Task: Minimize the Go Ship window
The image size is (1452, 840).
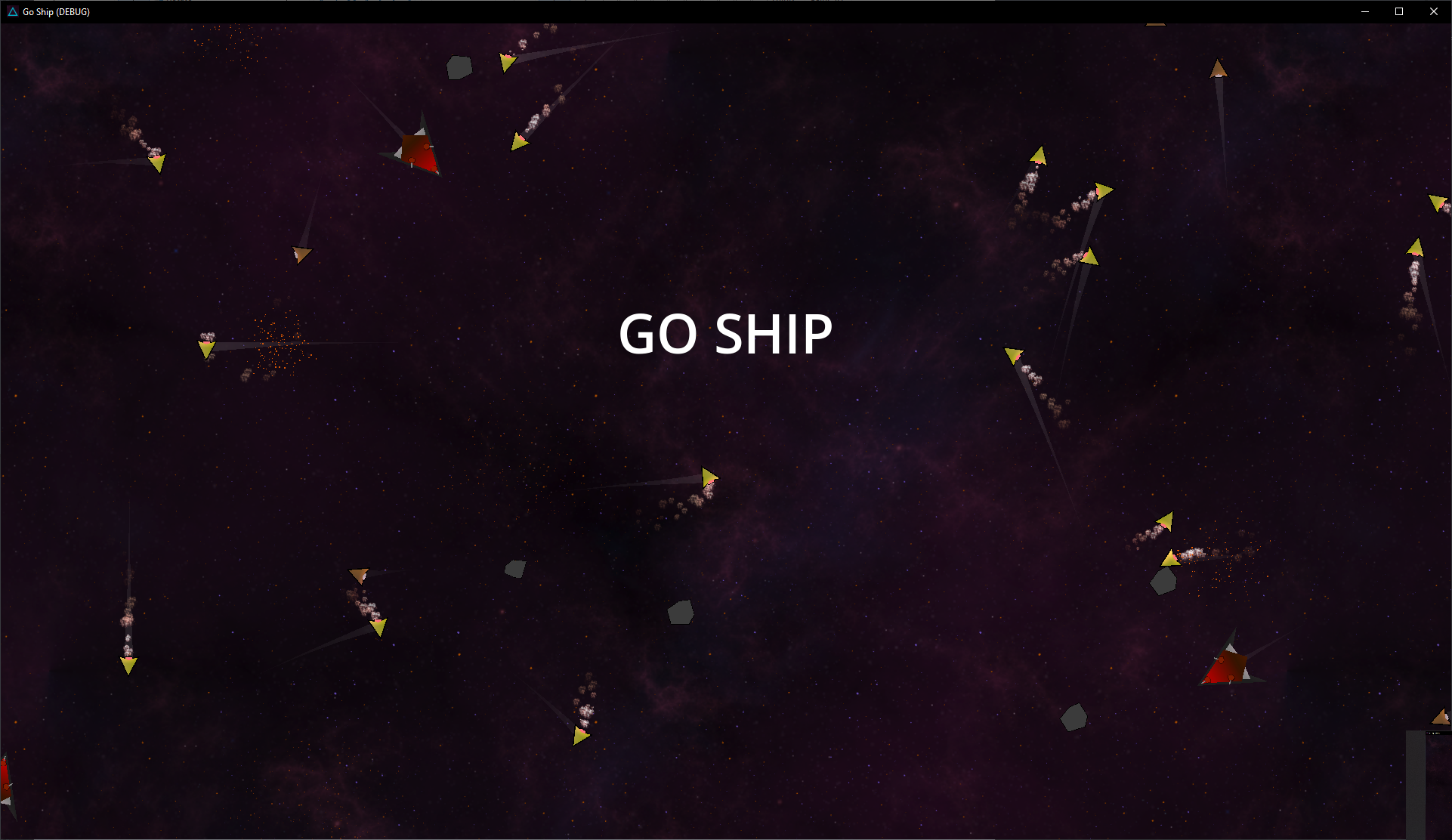Action: tap(1364, 11)
